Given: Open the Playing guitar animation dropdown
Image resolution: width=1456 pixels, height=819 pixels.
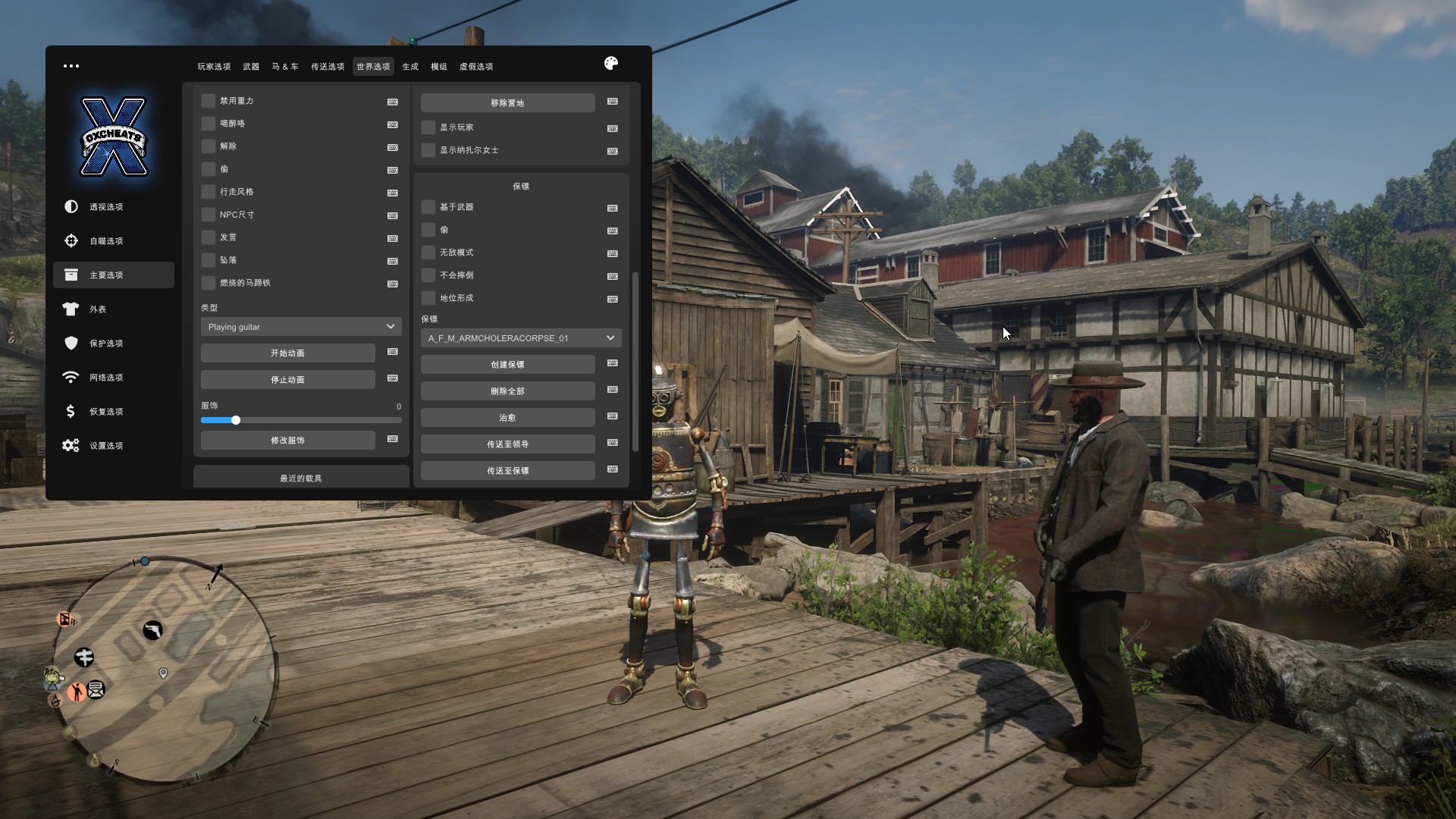Looking at the screenshot, I should 301,327.
